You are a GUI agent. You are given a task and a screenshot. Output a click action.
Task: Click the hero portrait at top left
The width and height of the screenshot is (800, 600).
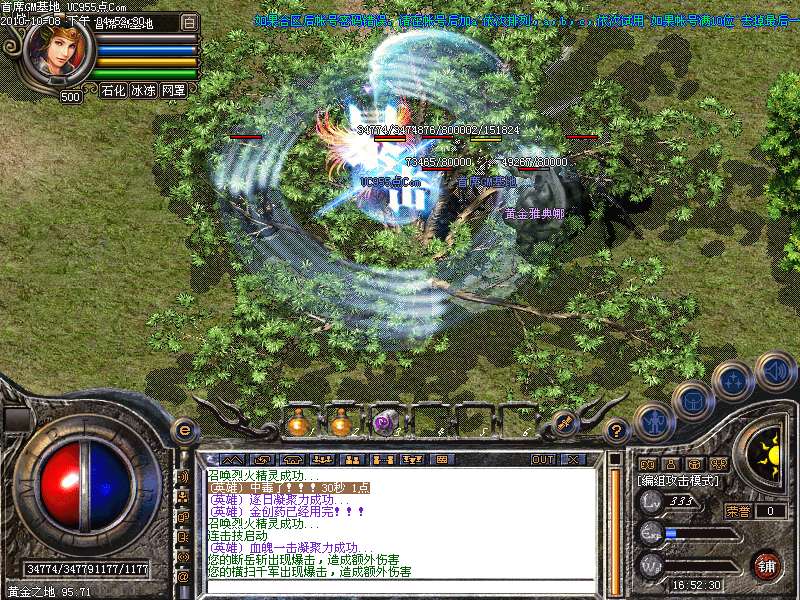pos(60,55)
